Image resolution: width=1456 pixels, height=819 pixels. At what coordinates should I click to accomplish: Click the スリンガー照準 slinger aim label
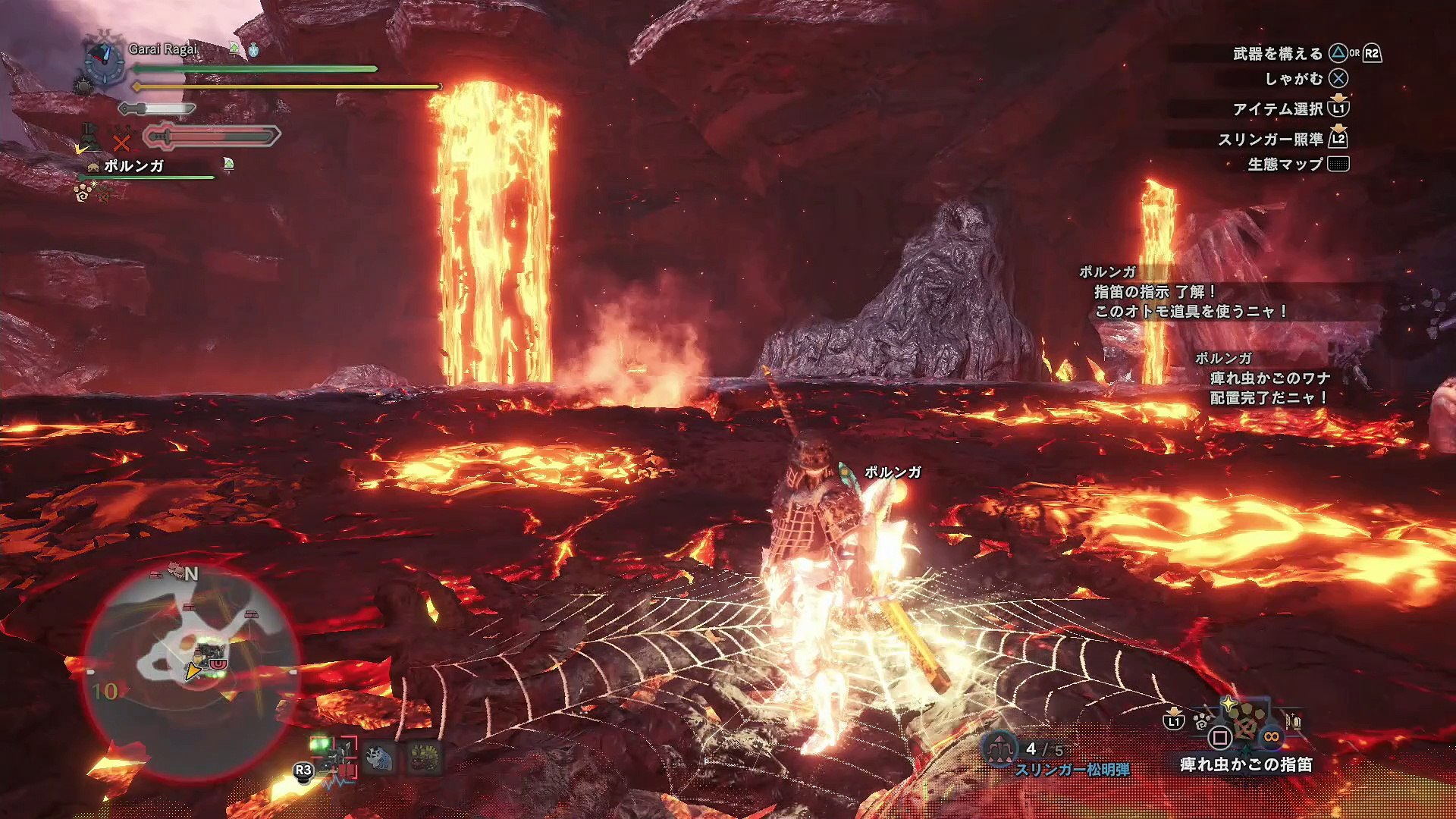tap(1270, 140)
